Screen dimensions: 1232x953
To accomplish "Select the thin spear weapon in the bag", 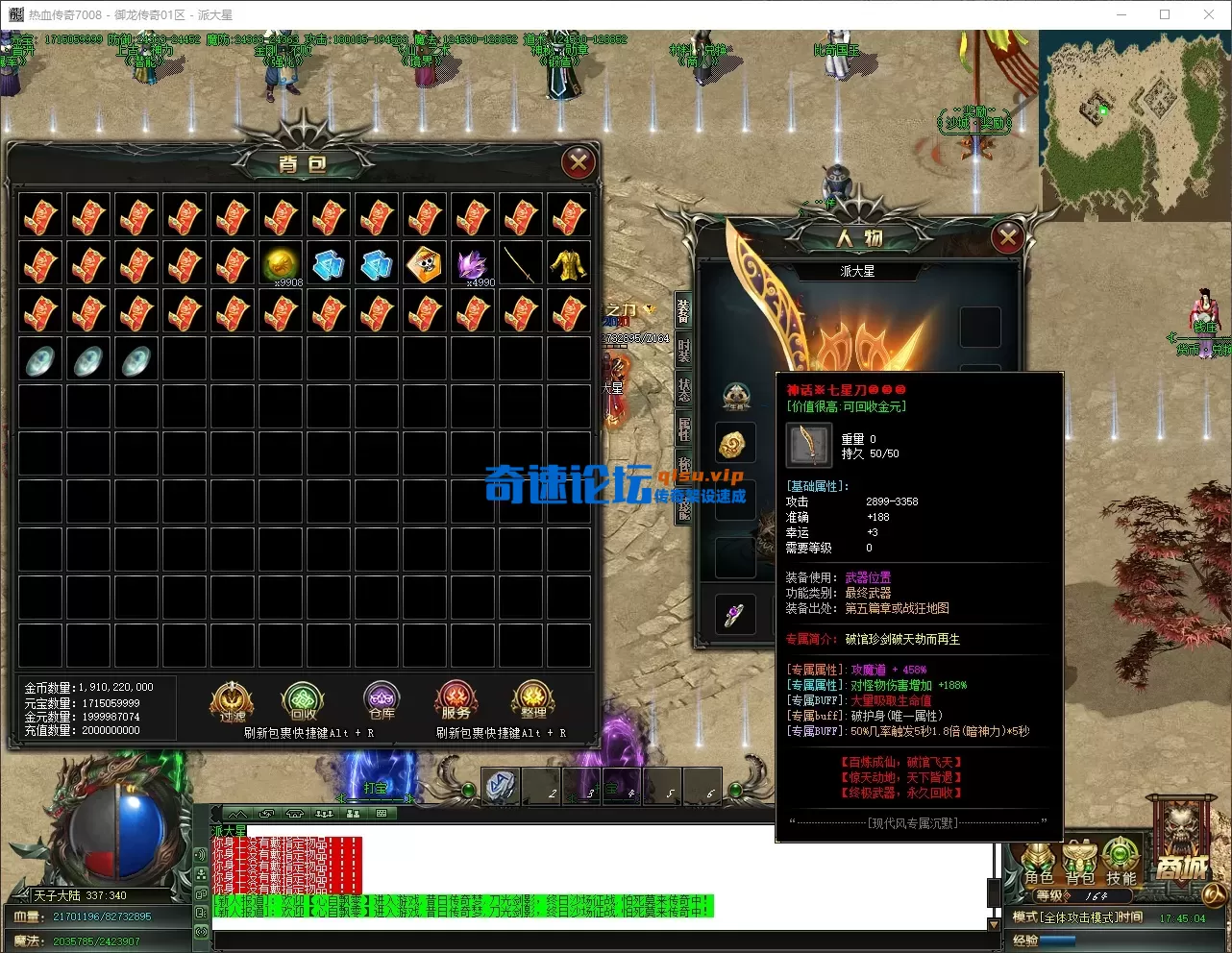I will pos(521,263).
